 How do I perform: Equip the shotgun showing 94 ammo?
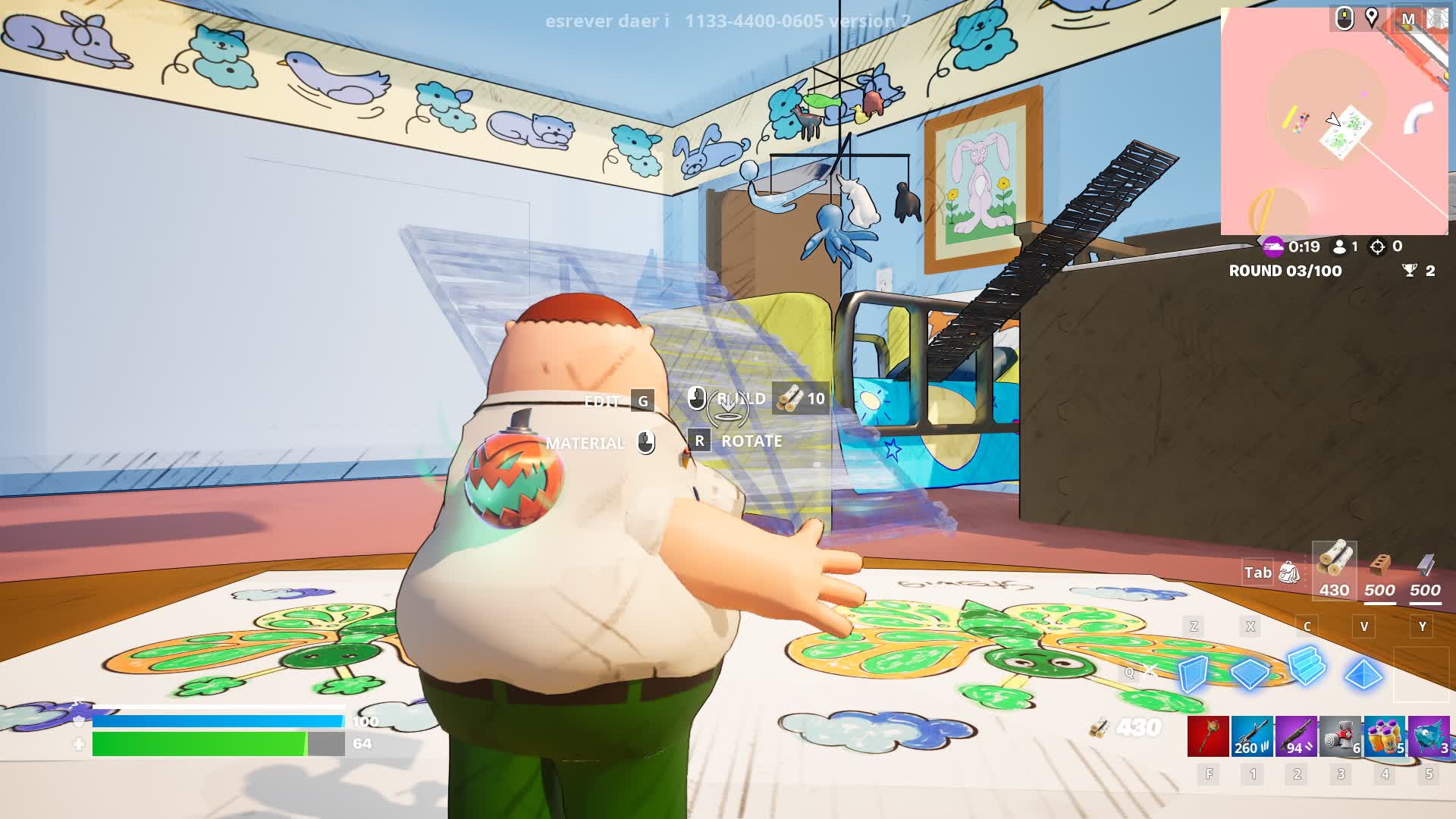click(x=1296, y=738)
